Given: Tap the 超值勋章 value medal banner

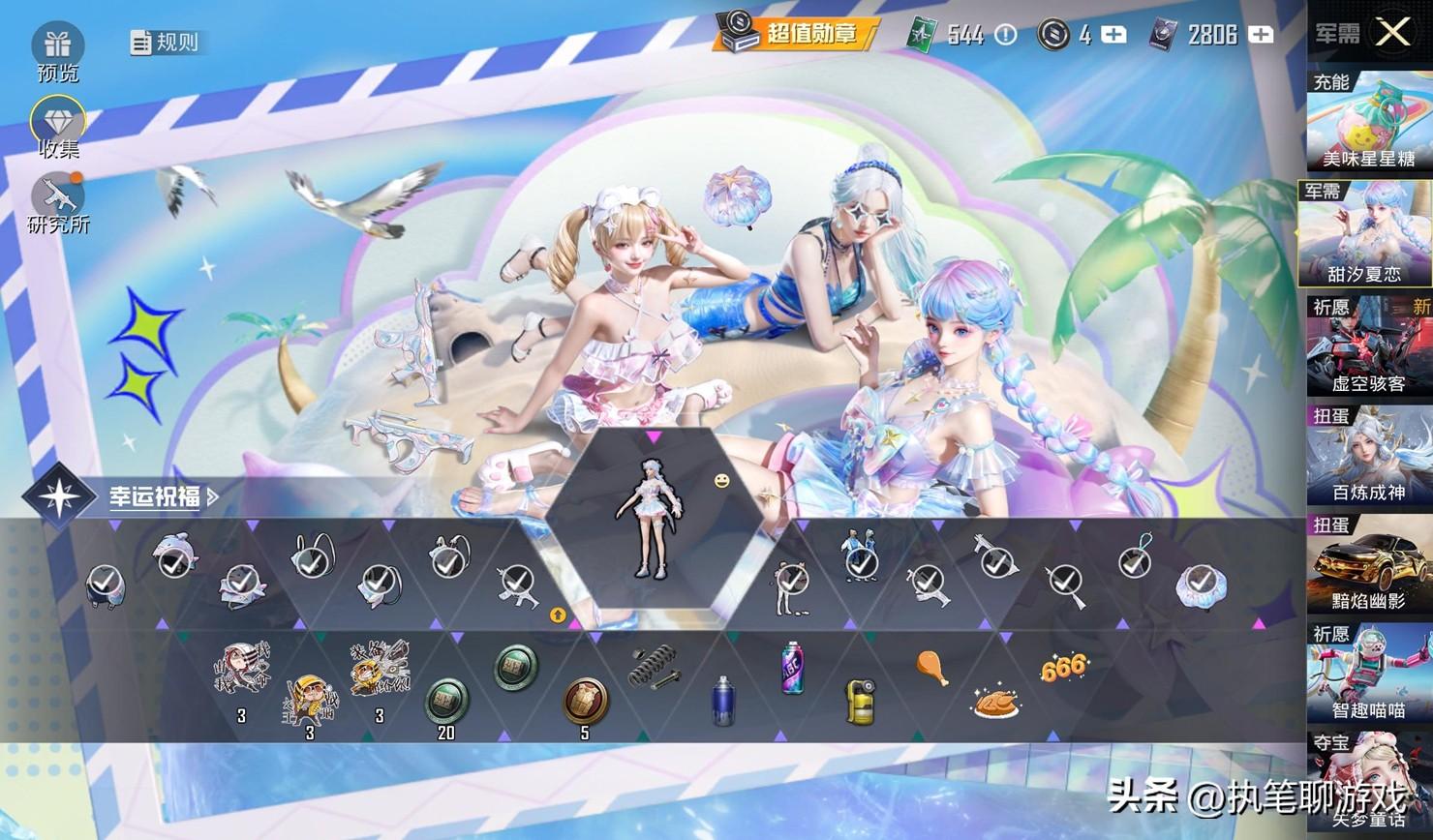Looking at the screenshot, I should tap(796, 34).
